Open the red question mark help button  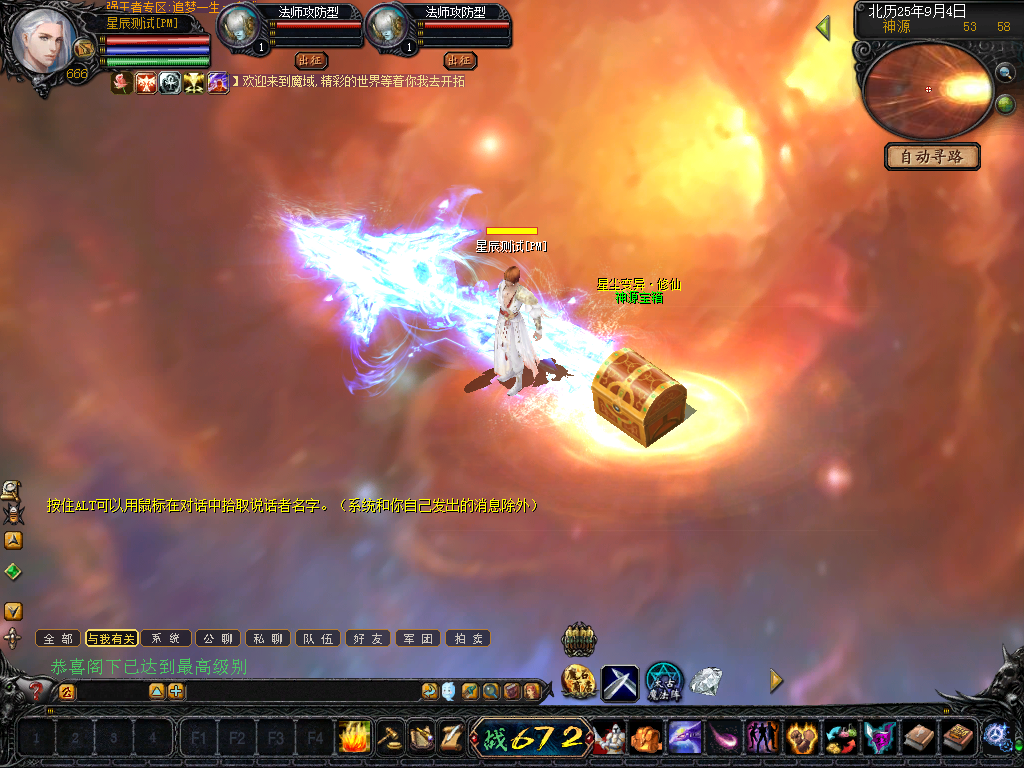36,690
